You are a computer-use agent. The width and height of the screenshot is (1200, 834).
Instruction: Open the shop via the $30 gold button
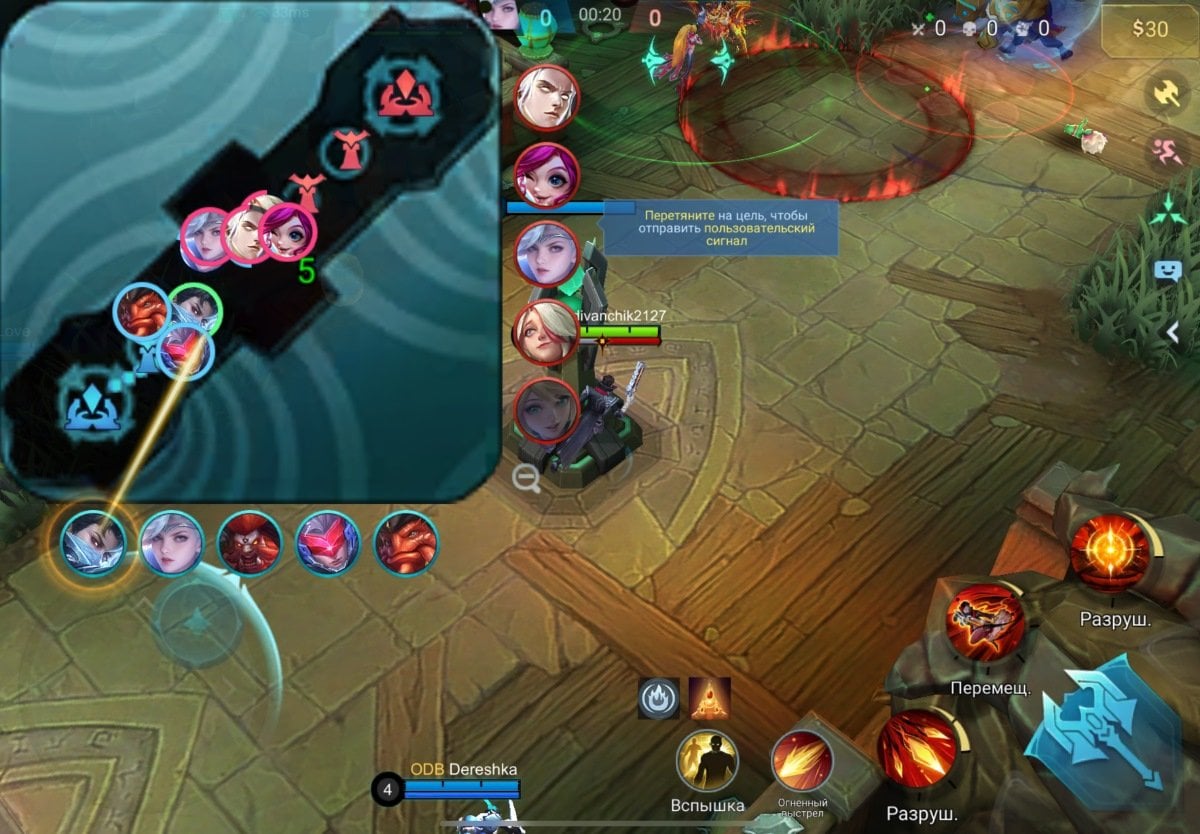1149,29
